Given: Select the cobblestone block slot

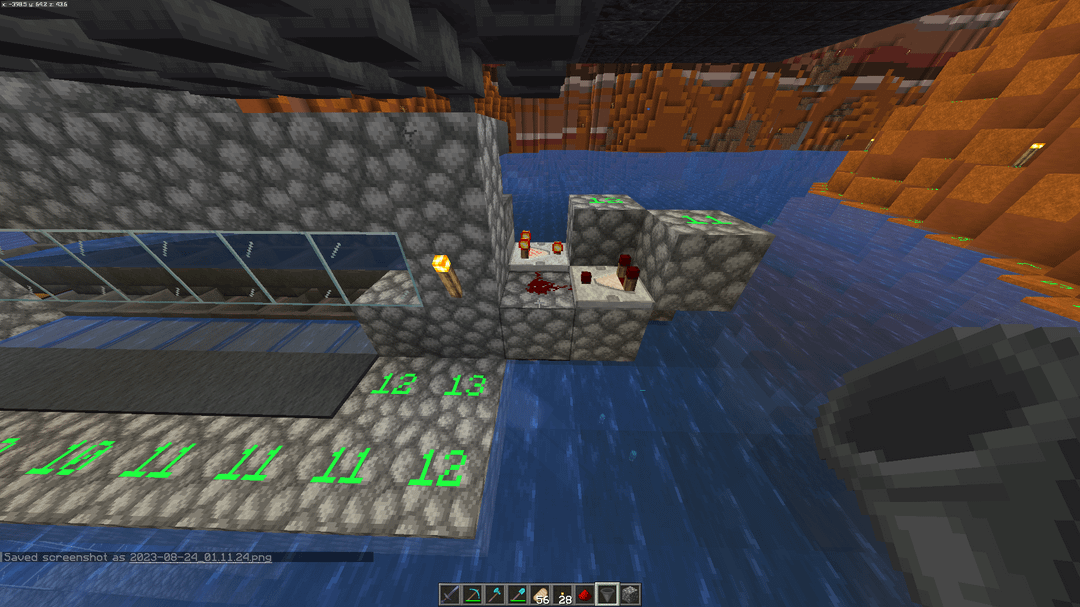Looking at the screenshot, I should [628, 595].
